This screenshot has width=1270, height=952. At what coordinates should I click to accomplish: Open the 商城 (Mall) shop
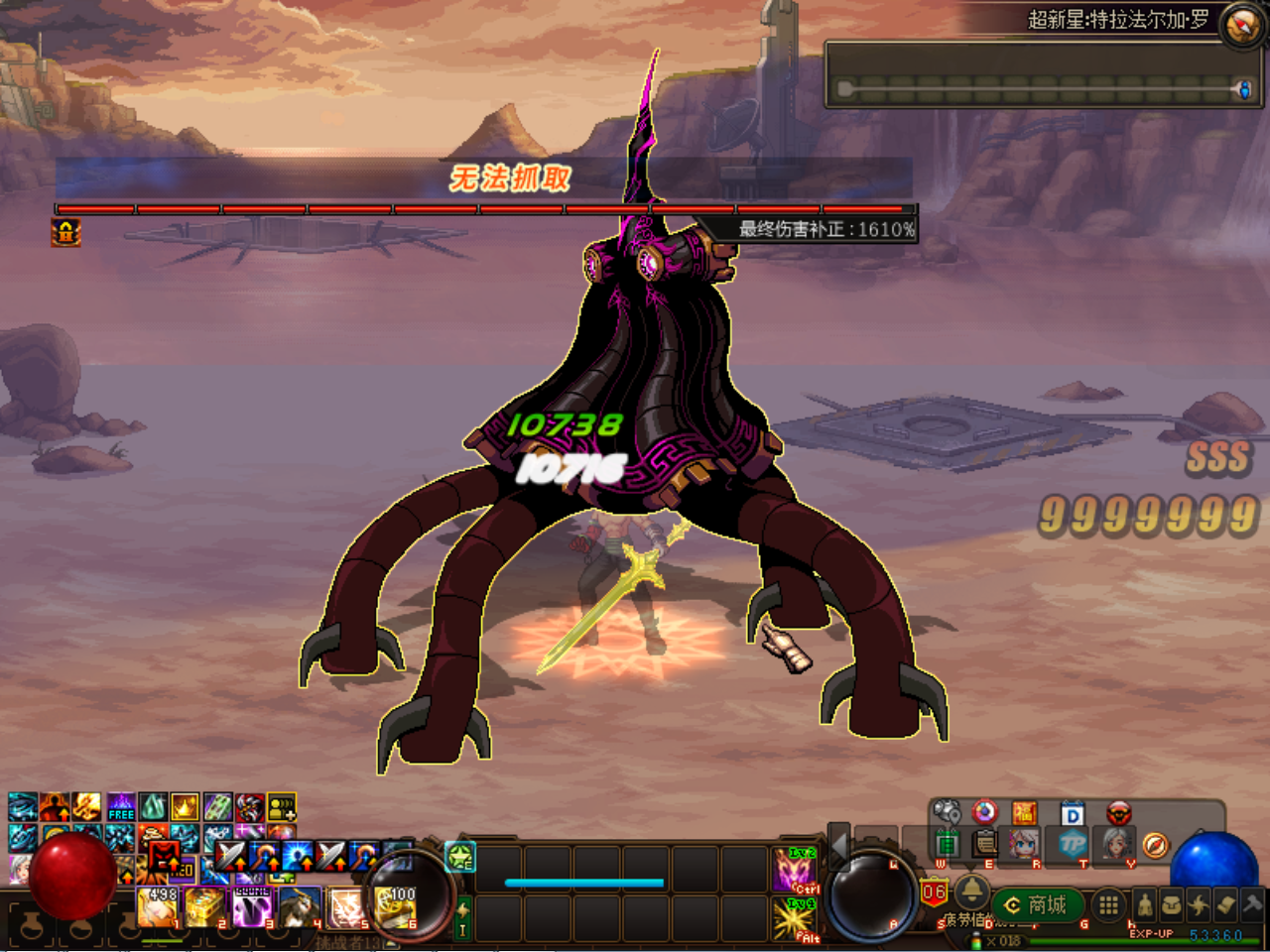pyautogui.click(x=1039, y=905)
